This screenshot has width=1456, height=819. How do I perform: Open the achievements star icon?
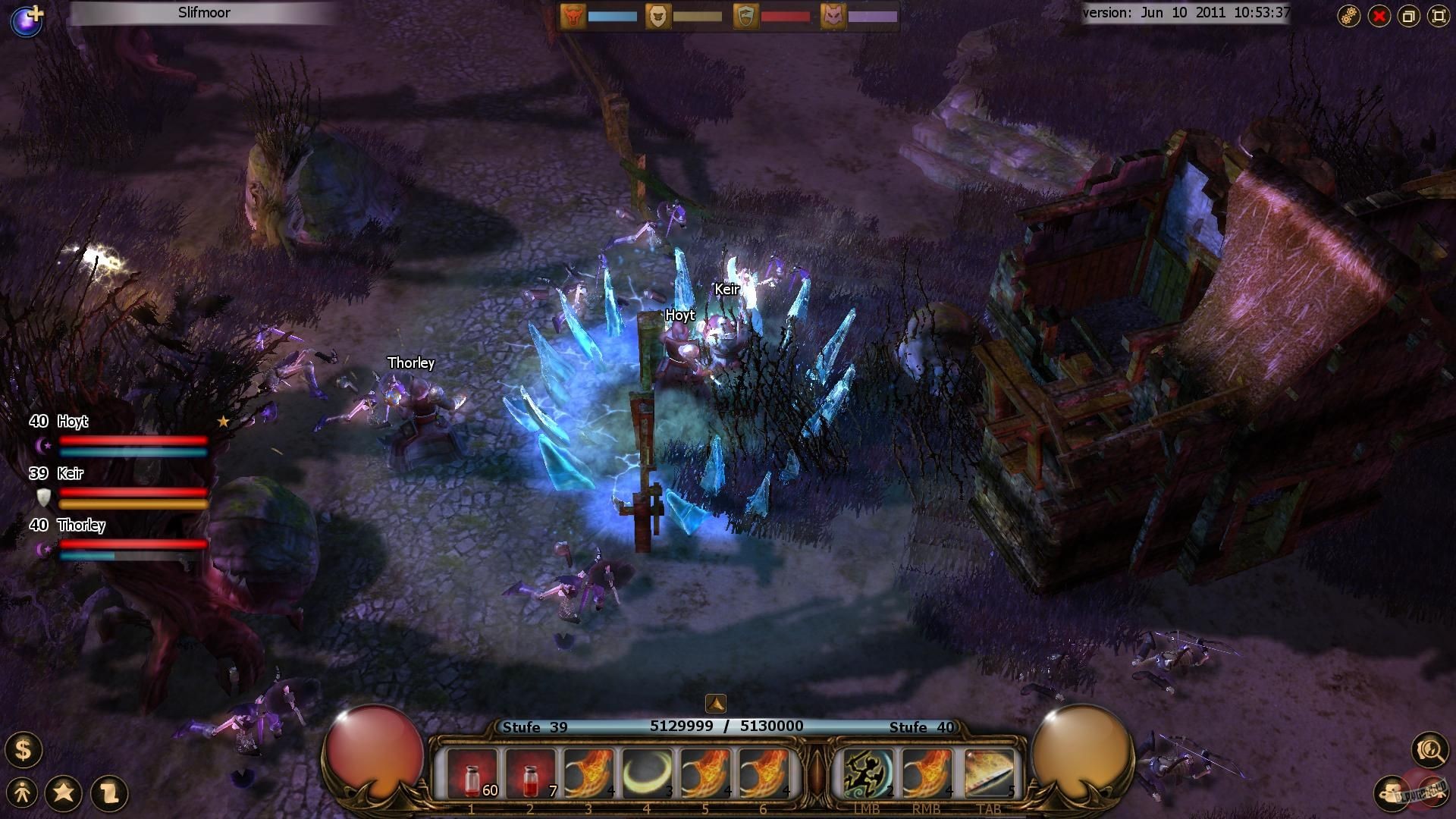(65, 791)
